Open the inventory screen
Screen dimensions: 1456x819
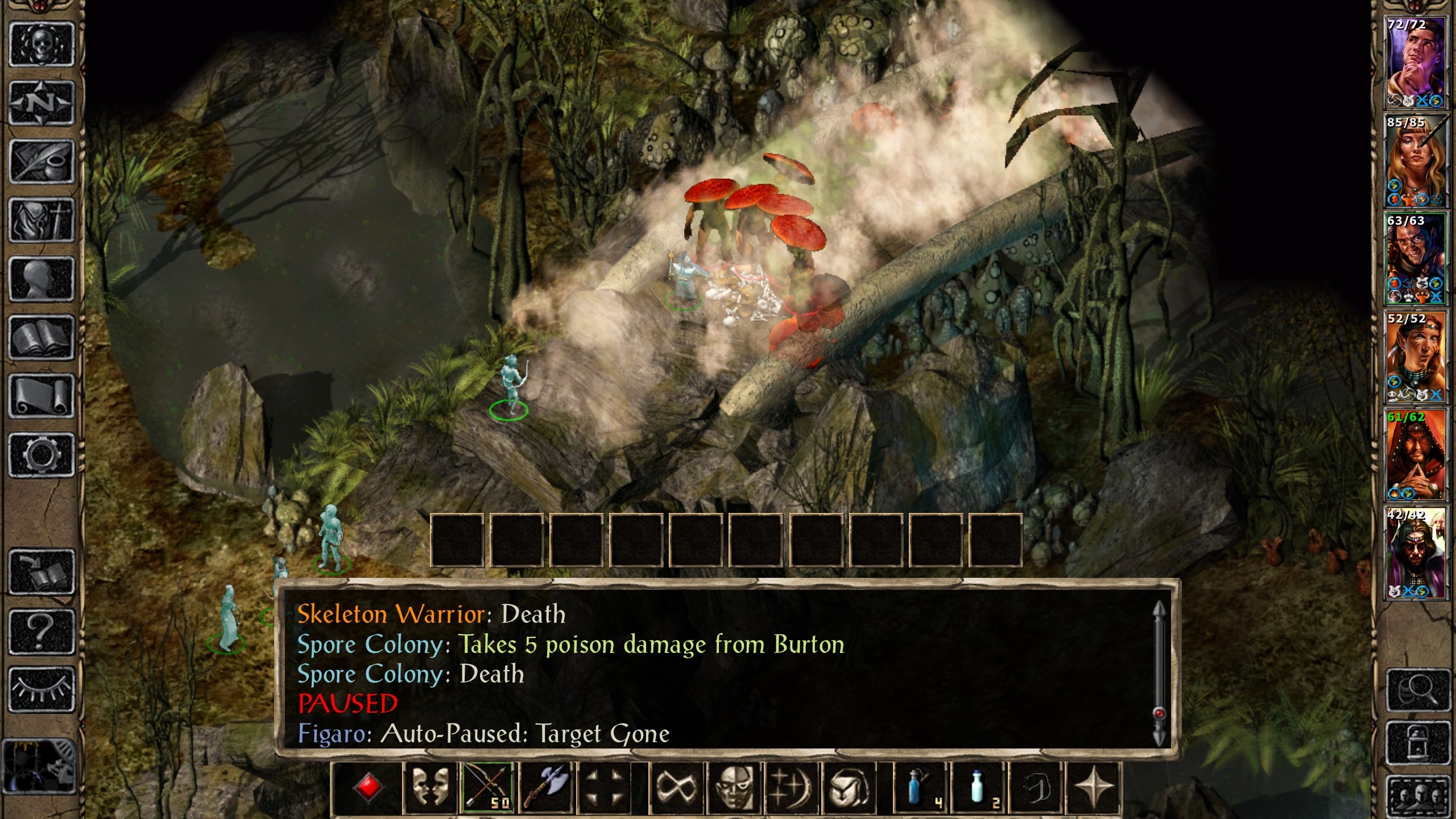coord(41,220)
